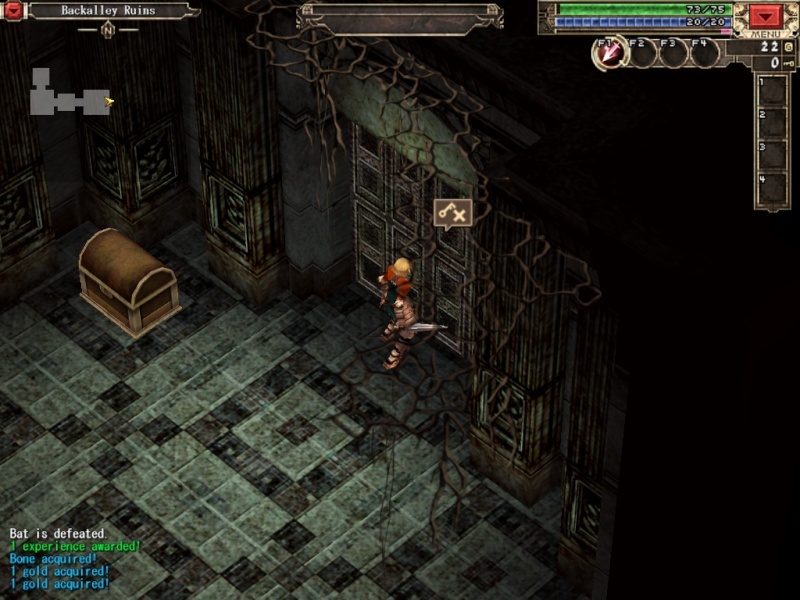
Task: Select the empty F2 skill slot
Action: [x=641, y=53]
